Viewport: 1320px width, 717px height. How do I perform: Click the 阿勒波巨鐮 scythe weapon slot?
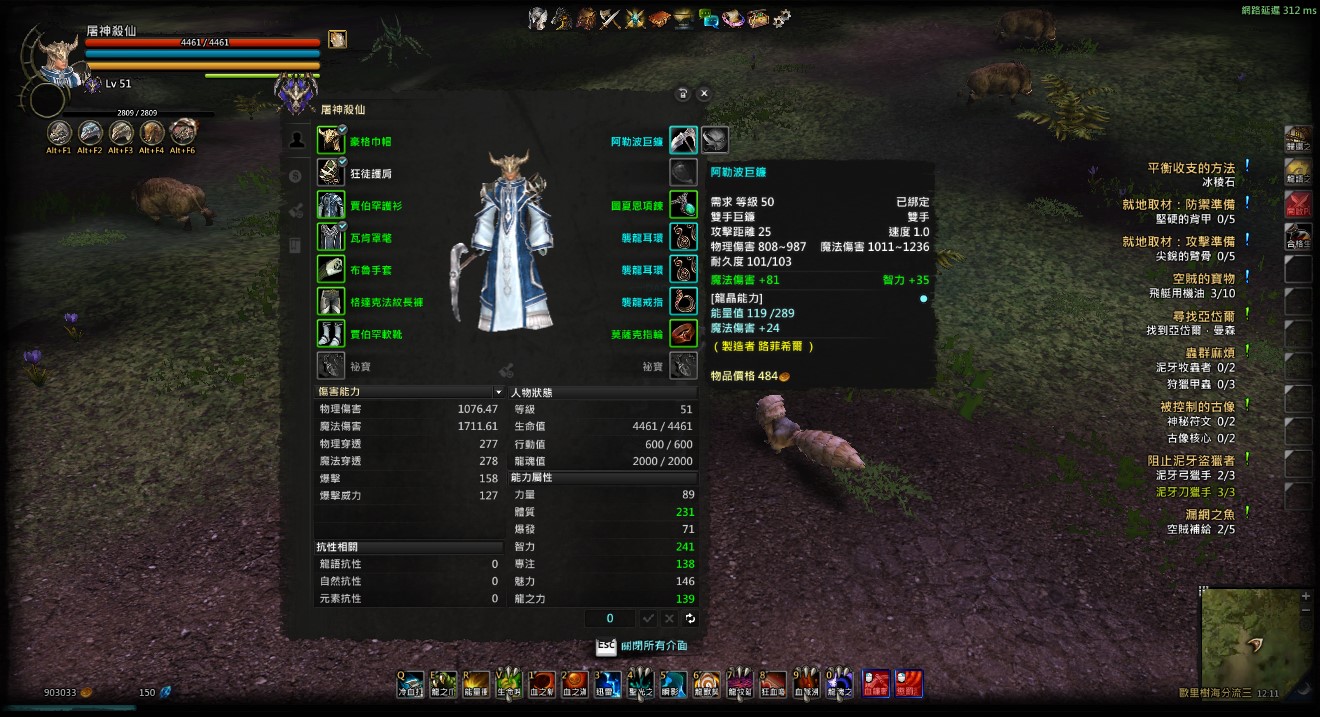pyautogui.click(x=683, y=141)
